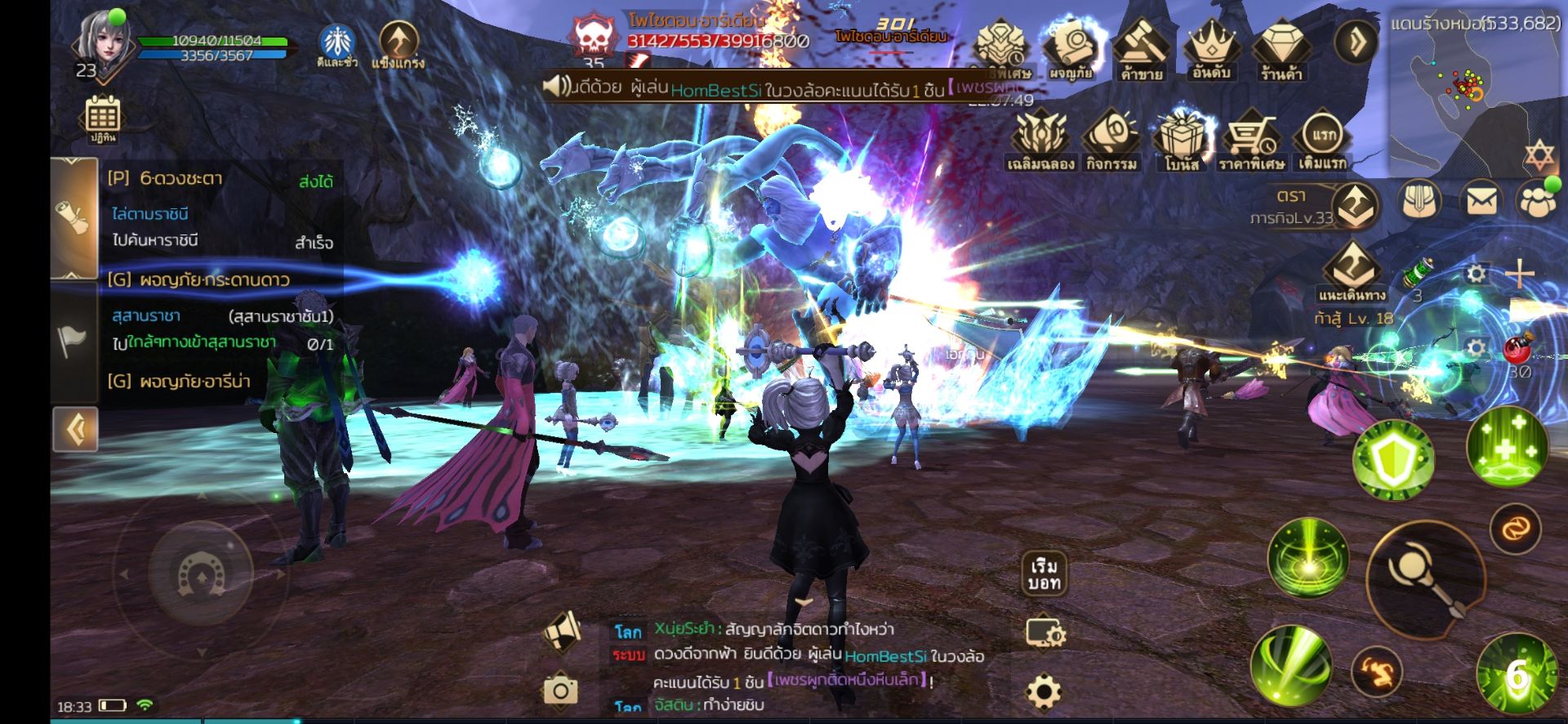Viewport: 1568px width, 724px height.
Task: Open the เฉลิมฉลอง celebration icon
Action: pyautogui.click(x=1040, y=141)
